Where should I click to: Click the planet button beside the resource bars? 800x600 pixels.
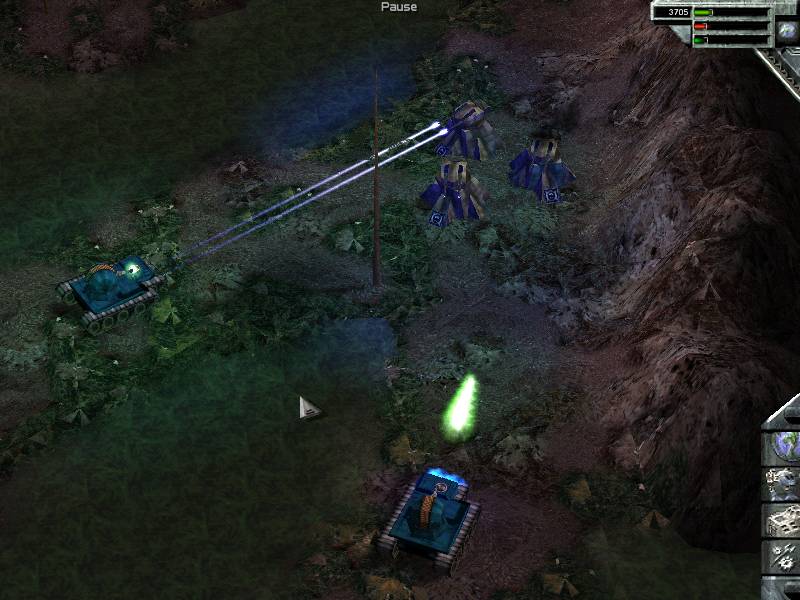(x=787, y=31)
